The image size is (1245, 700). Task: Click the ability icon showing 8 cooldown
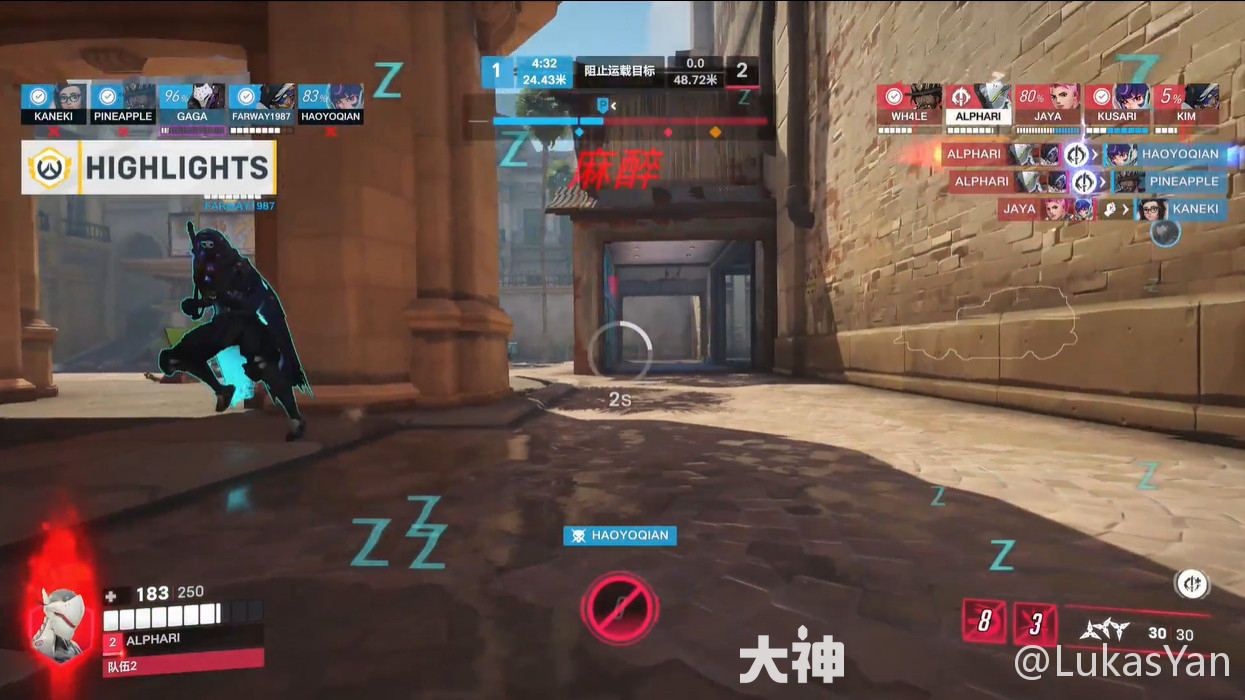[x=984, y=622]
